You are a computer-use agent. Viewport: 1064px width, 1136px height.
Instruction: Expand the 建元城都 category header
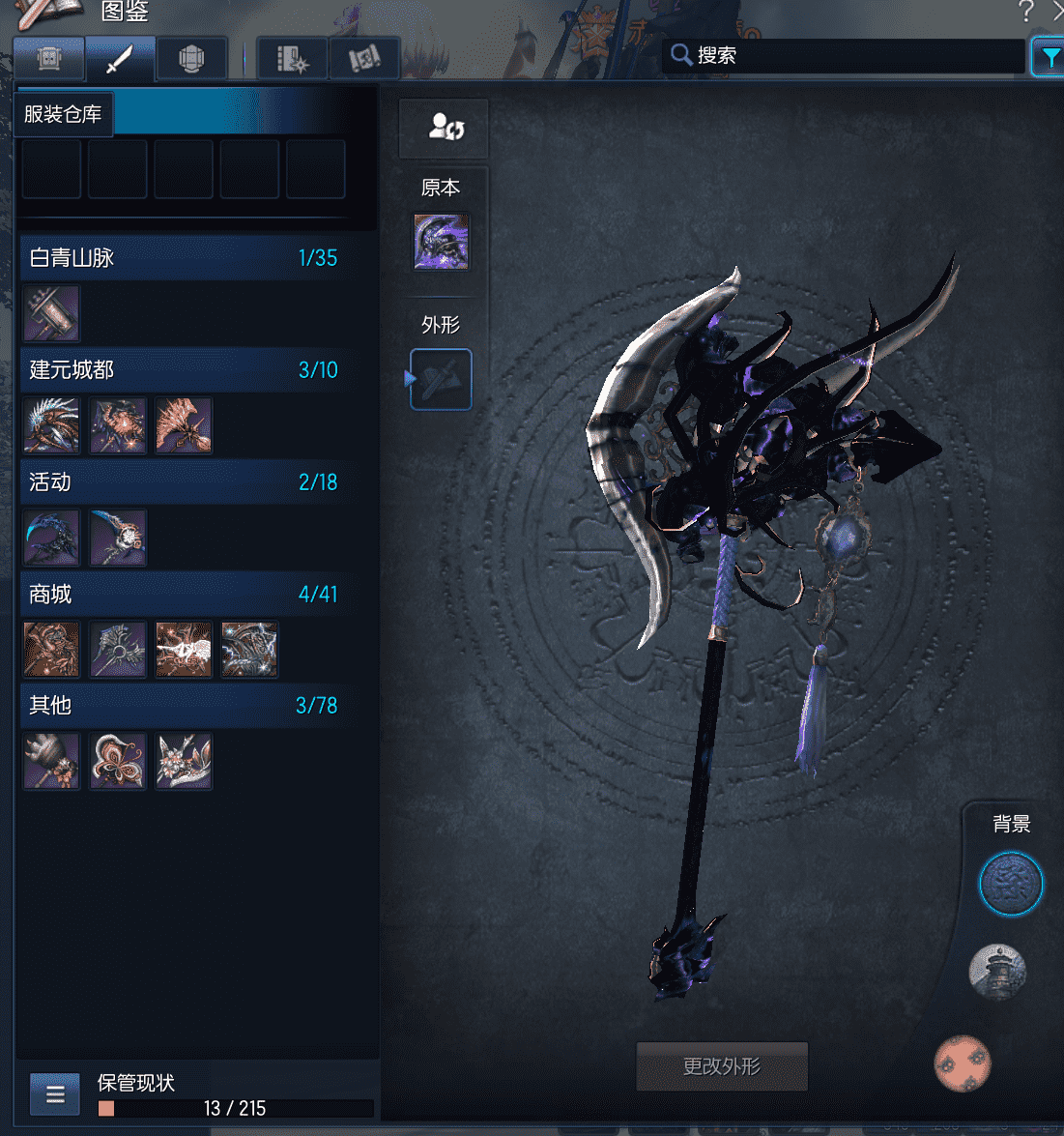coord(183,370)
